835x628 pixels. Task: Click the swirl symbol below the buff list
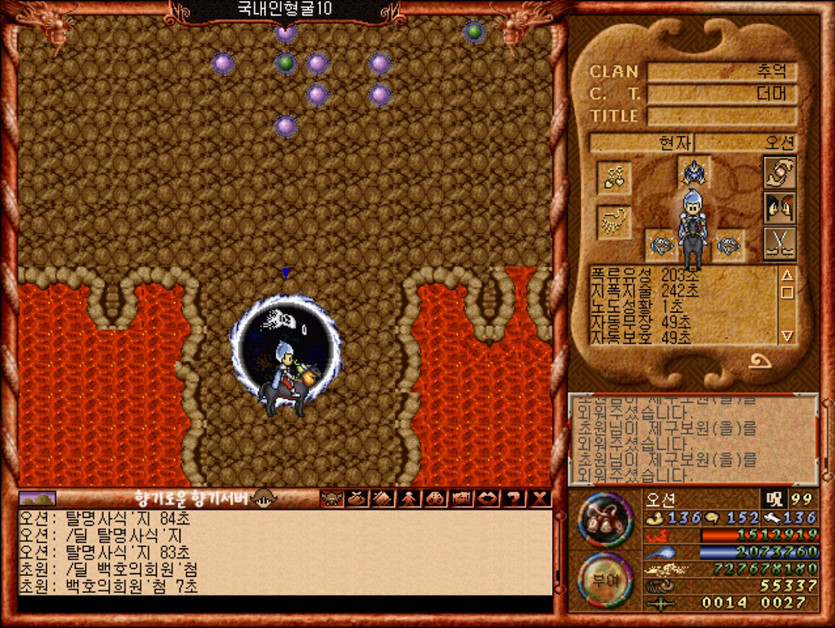[759, 362]
